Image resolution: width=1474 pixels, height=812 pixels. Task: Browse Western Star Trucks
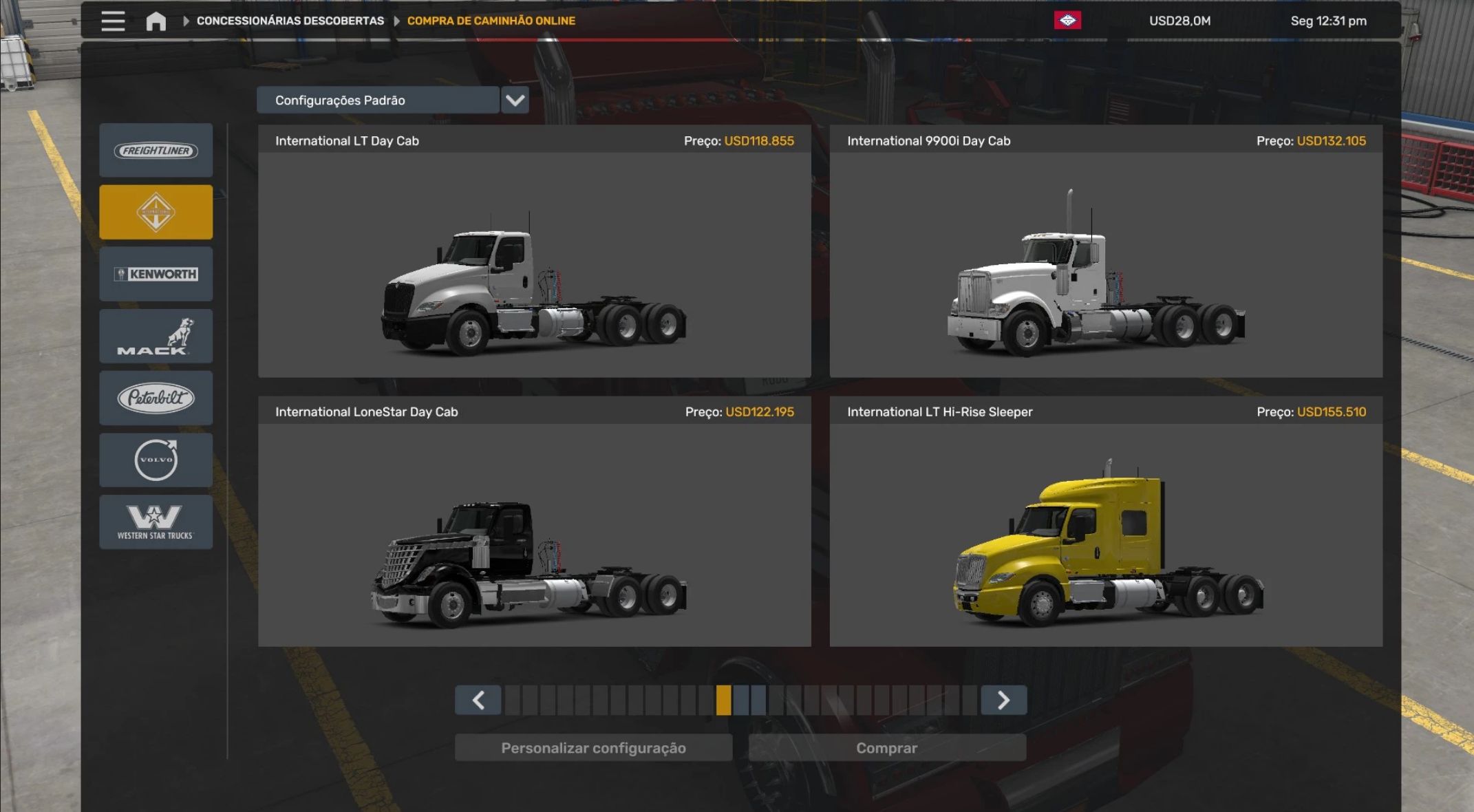(156, 522)
